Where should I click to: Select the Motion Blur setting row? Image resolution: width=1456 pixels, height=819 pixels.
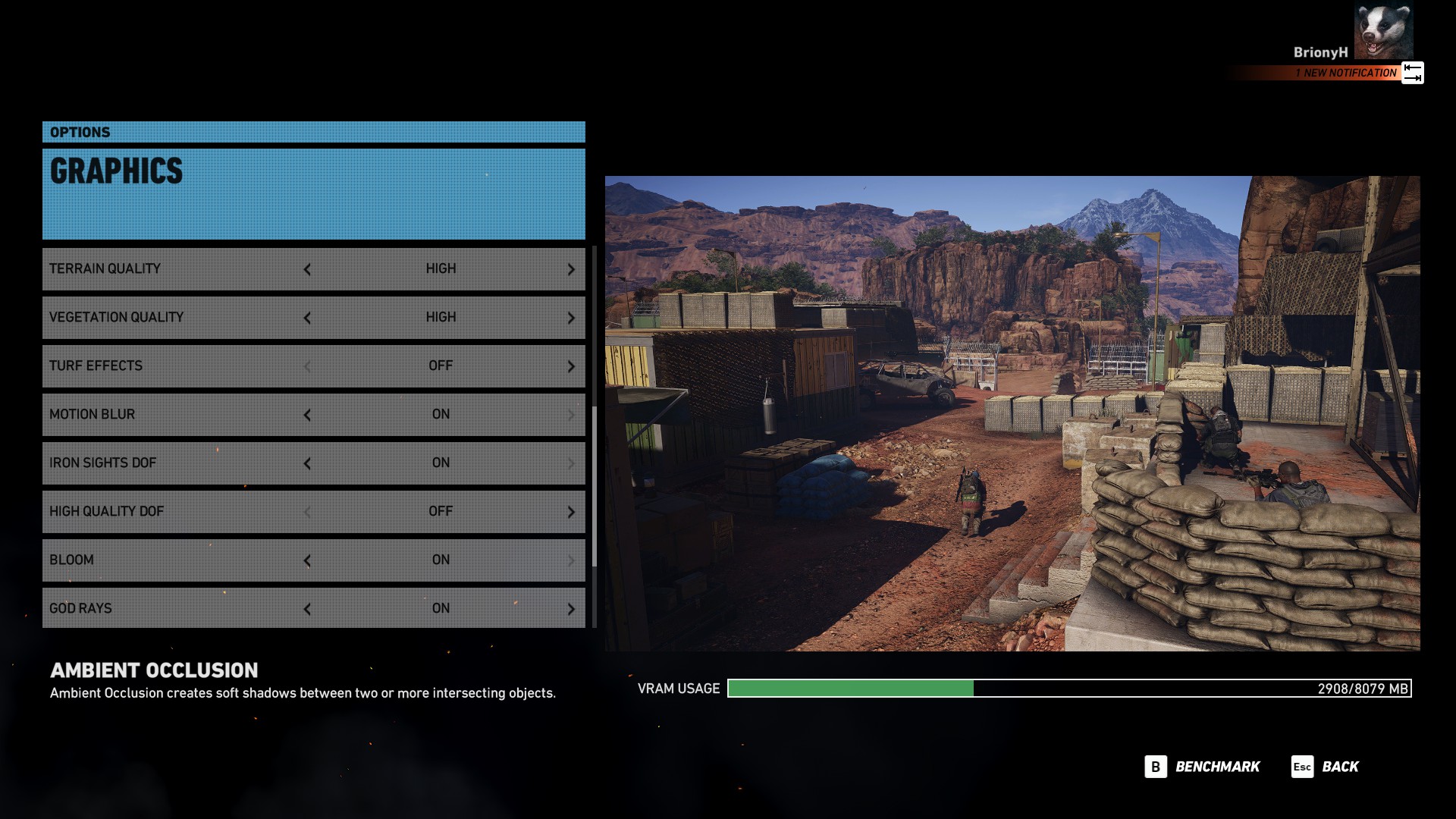coord(174,415)
